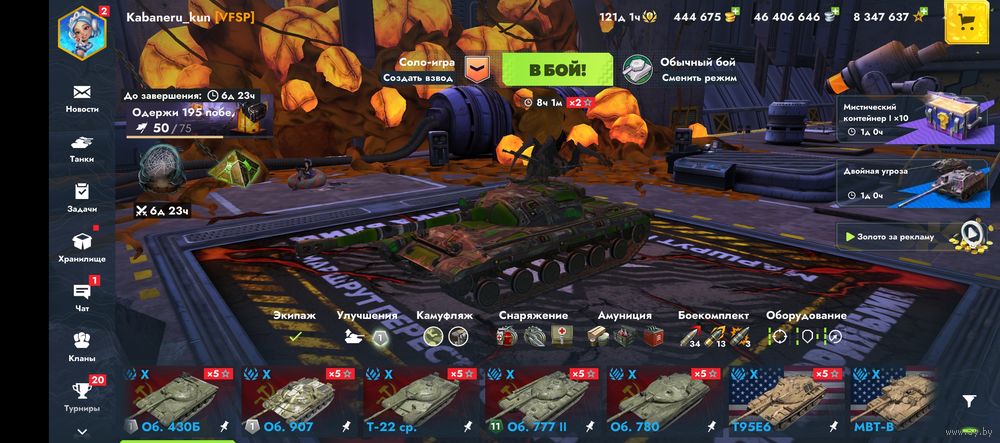Change battle mode via Обычный бой
Viewport: 1000px width, 443px height.
point(680,69)
